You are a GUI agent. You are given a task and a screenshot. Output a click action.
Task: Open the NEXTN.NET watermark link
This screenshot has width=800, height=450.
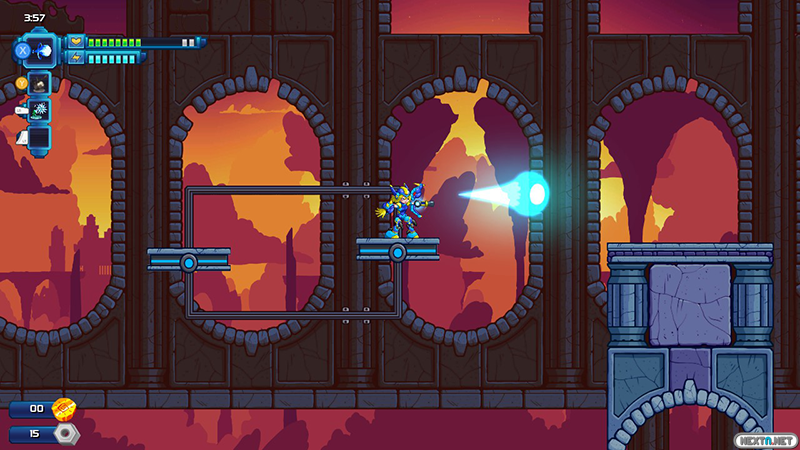[767, 437]
